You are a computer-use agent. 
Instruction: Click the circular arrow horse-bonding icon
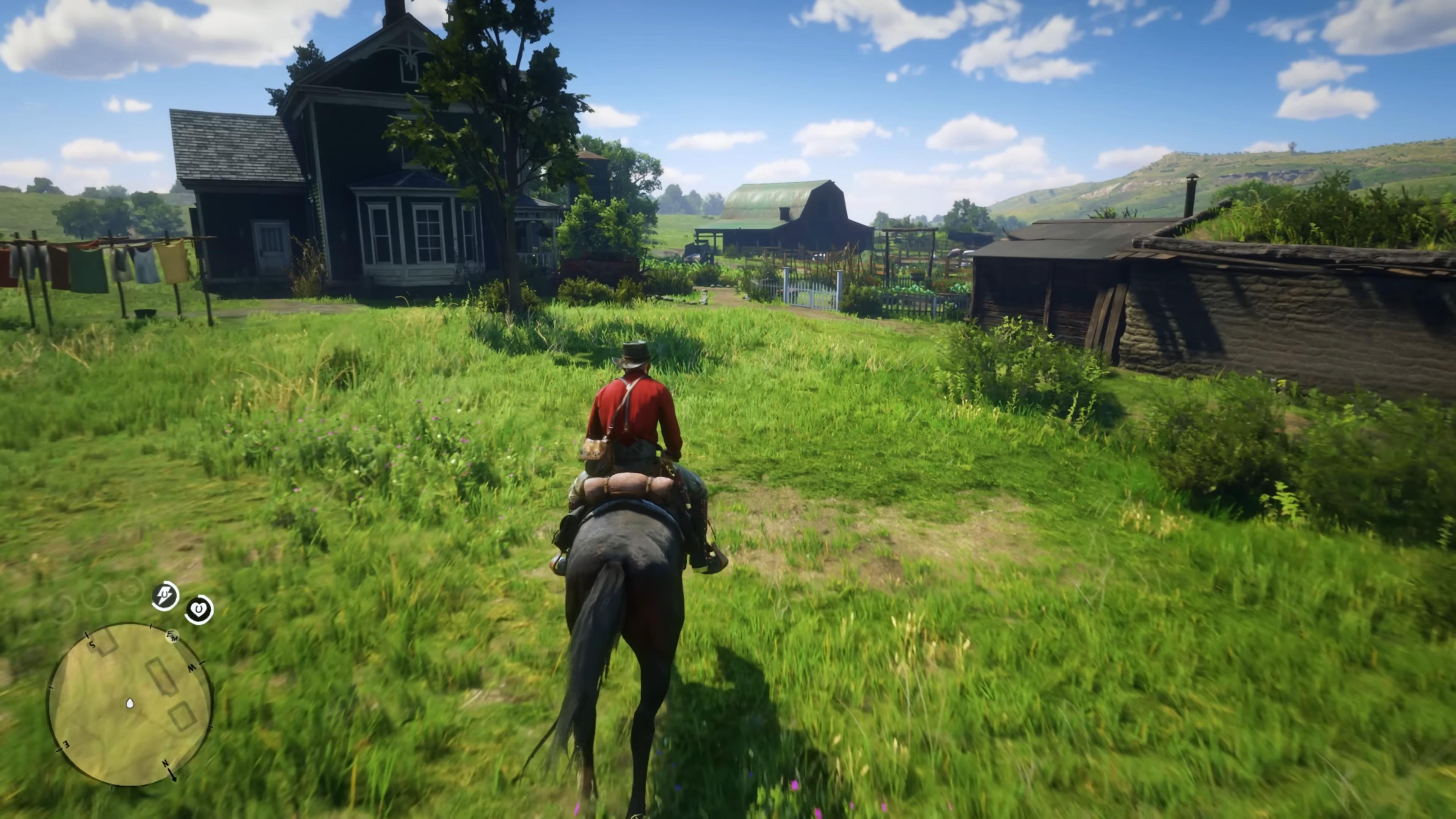198,609
